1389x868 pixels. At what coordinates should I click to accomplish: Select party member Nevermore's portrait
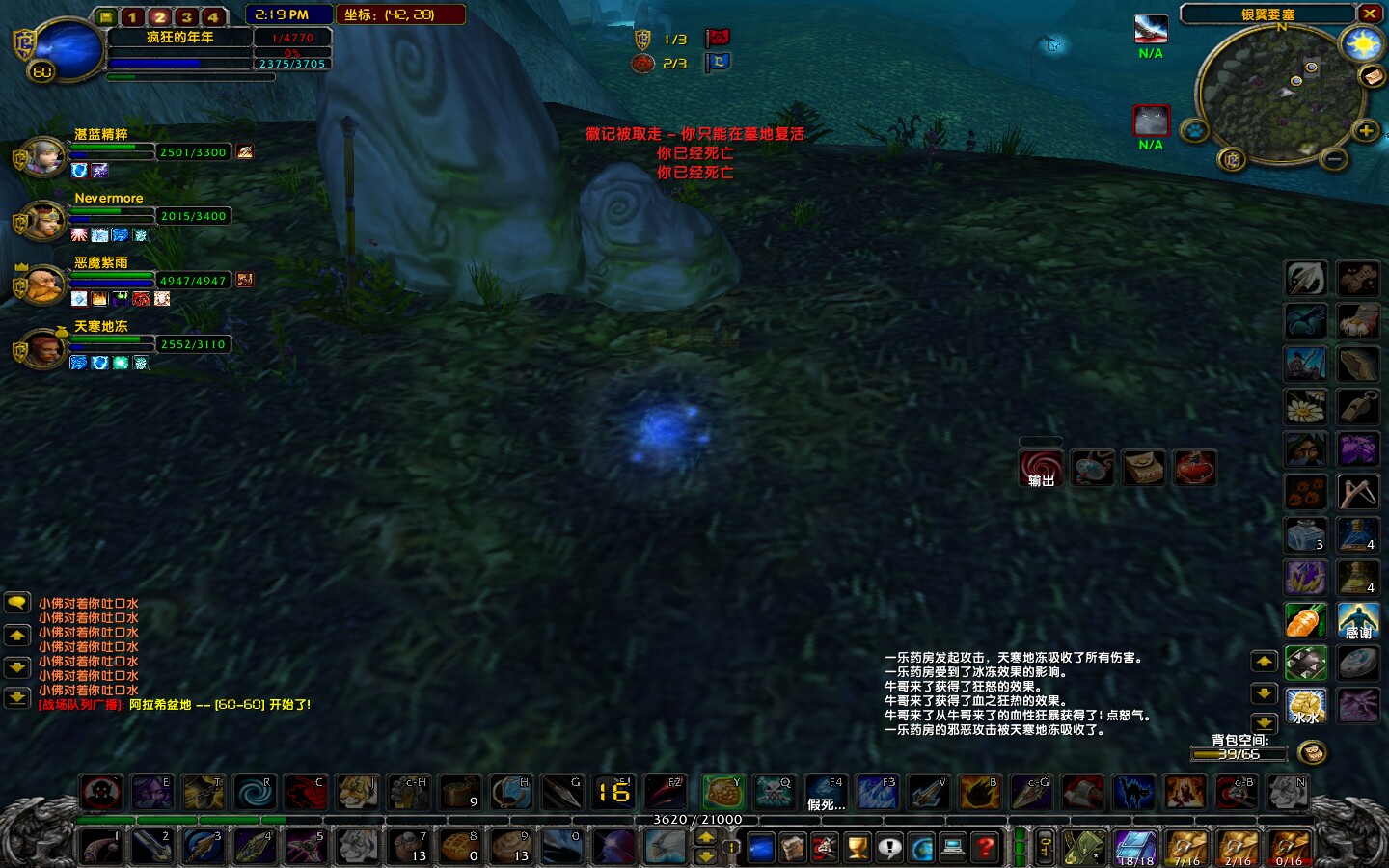click(43, 218)
